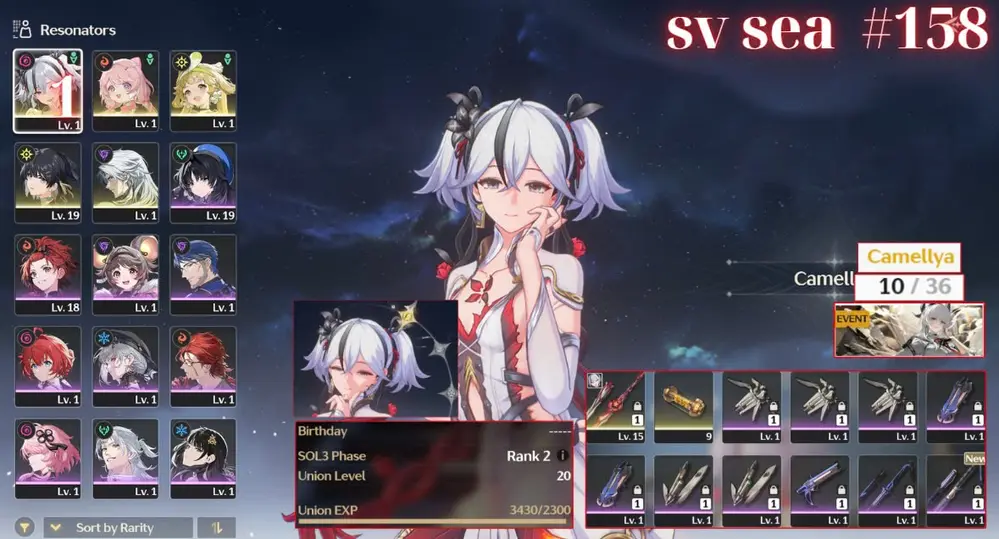Select Camellya's portrait in the Resonators list
999x539 pixels.
tap(47, 91)
